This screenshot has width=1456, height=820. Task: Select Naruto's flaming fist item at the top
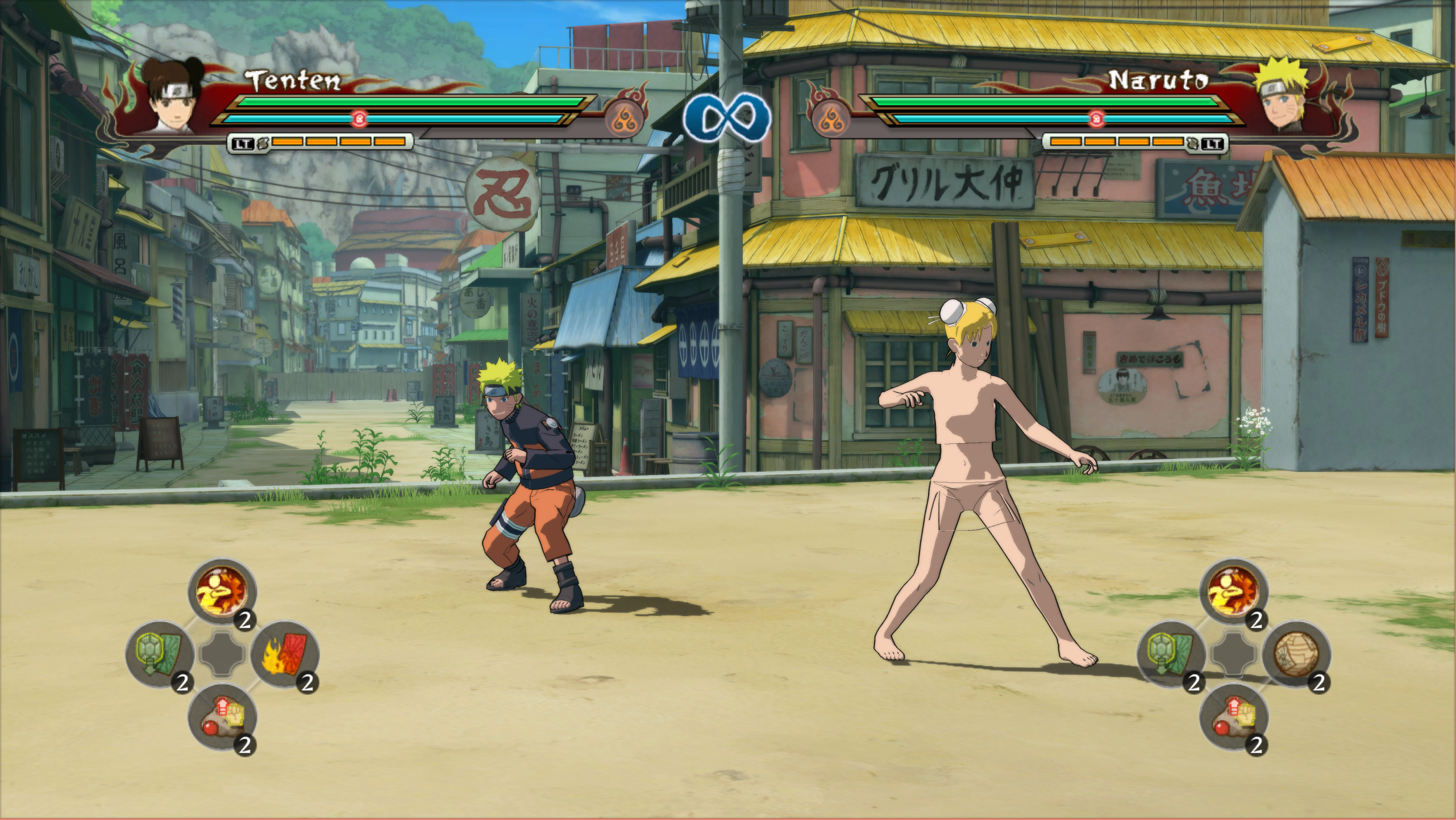(1233, 591)
